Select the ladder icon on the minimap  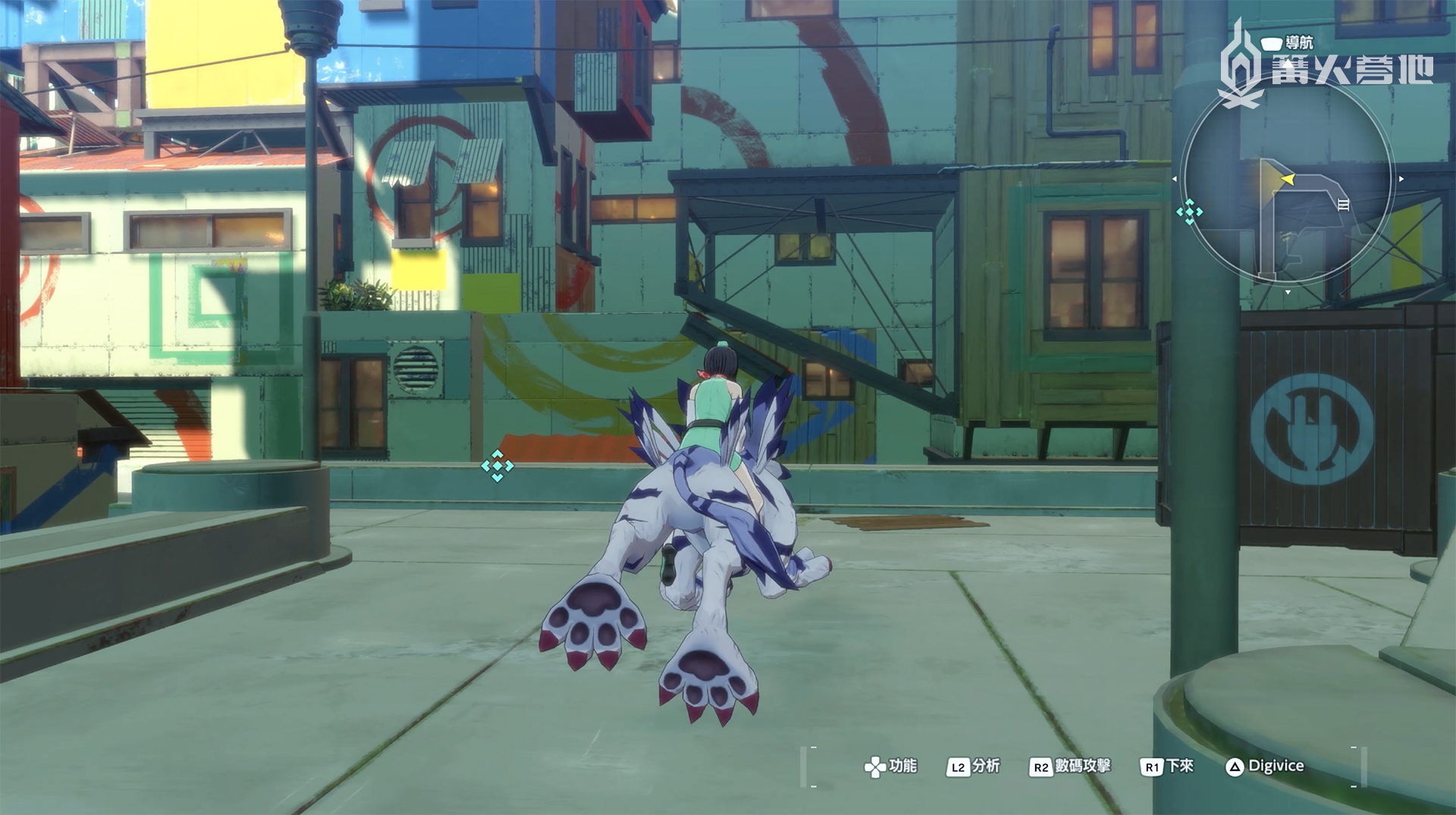1343,205
